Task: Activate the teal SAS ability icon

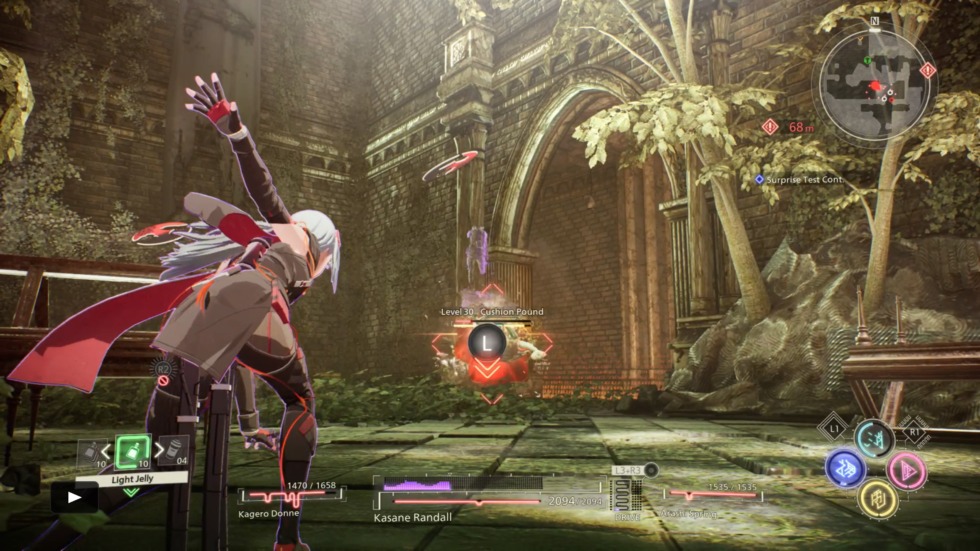Action: (874, 438)
